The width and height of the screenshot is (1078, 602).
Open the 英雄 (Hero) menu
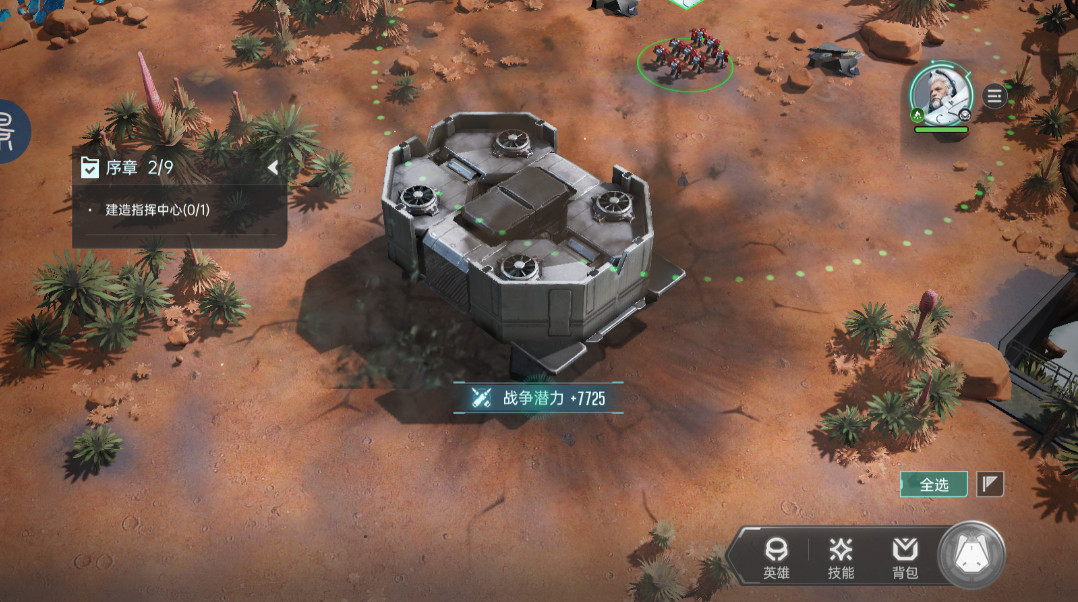point(776,558)
